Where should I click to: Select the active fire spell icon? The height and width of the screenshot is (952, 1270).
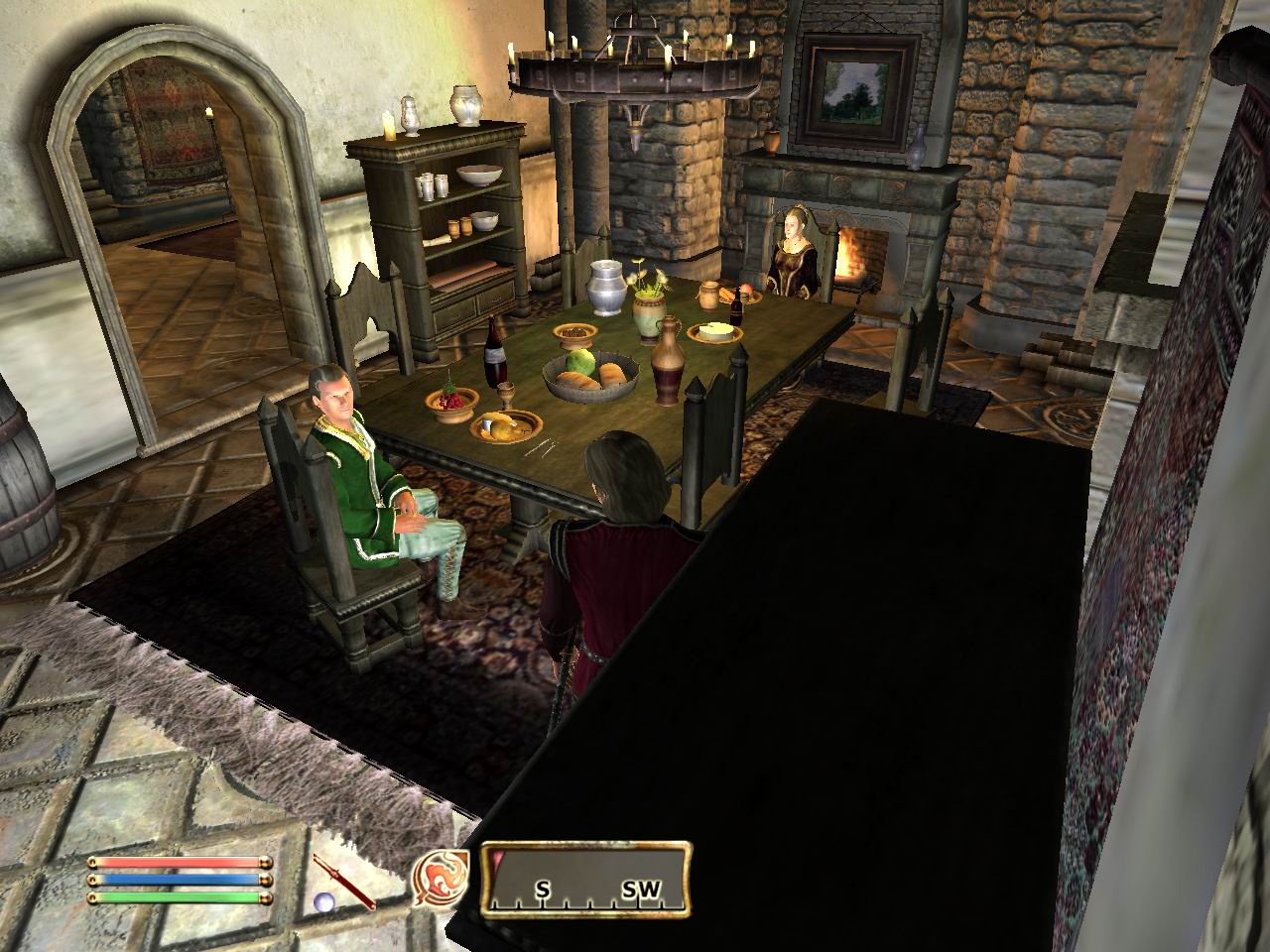point(440,879)
